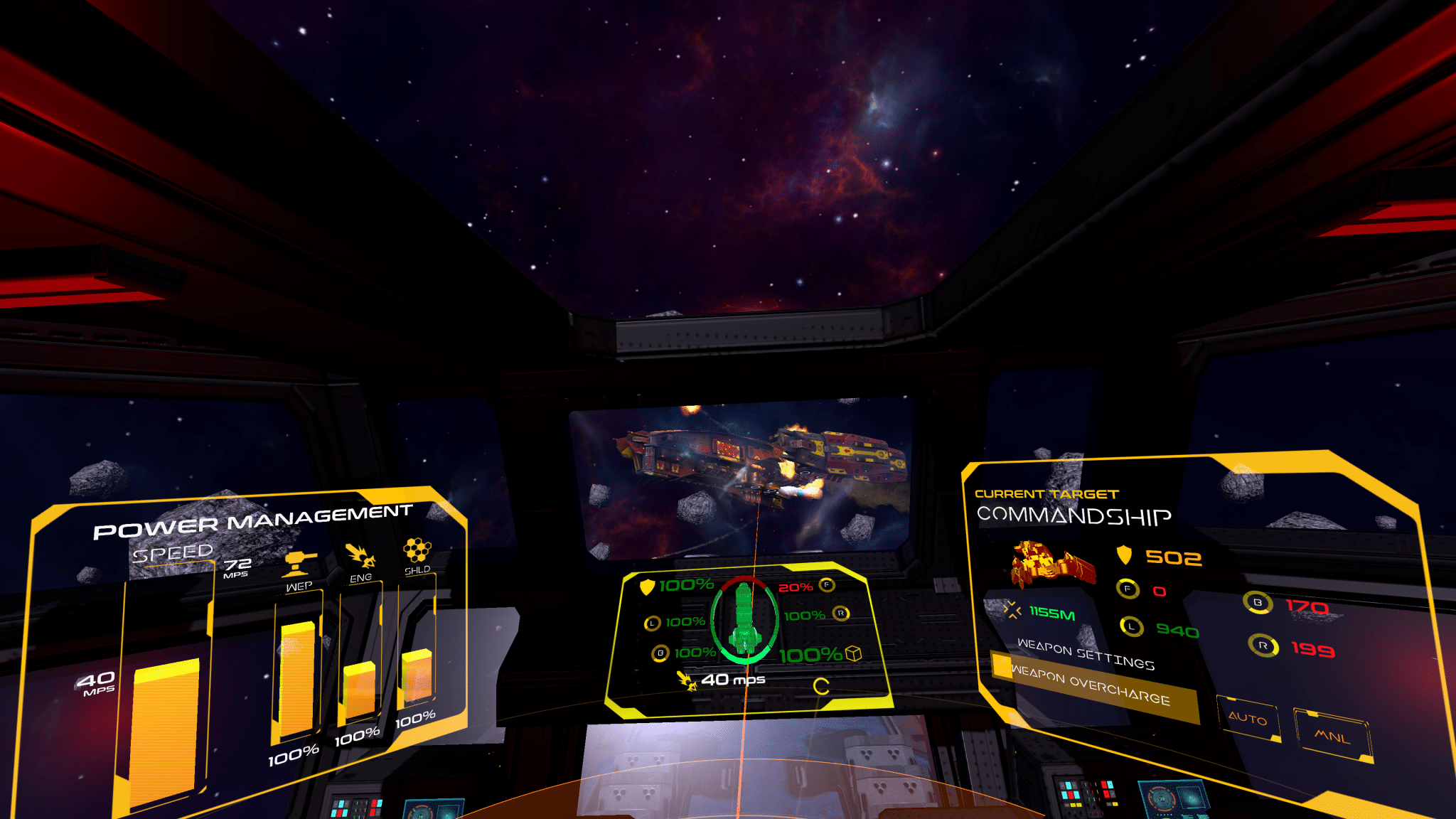Switch weapon targeting to AUTO mode
This screenshot has width=1456, height=819.
pos(1250,720)
